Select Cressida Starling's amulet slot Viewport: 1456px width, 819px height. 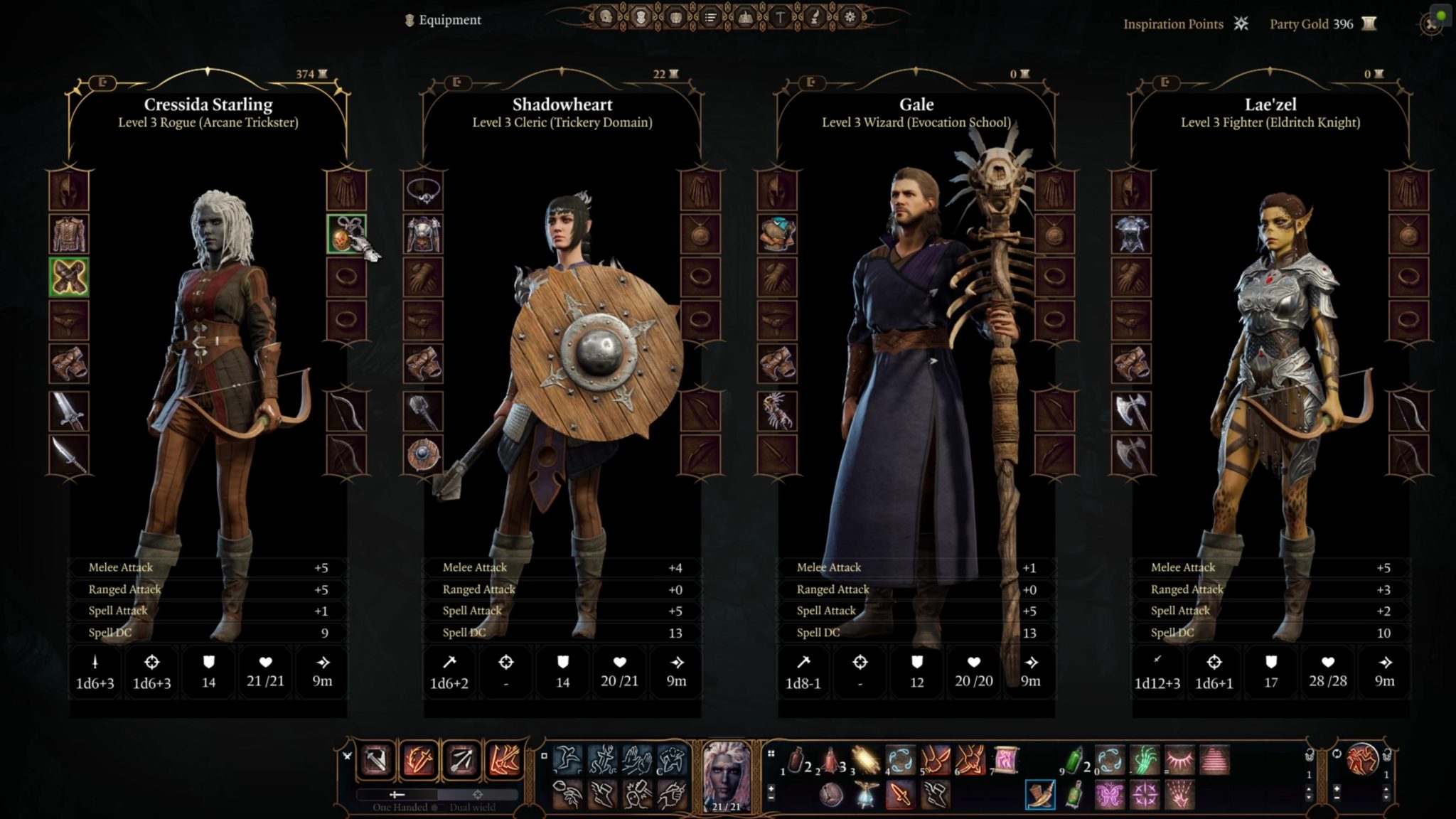tap(346, 234)
